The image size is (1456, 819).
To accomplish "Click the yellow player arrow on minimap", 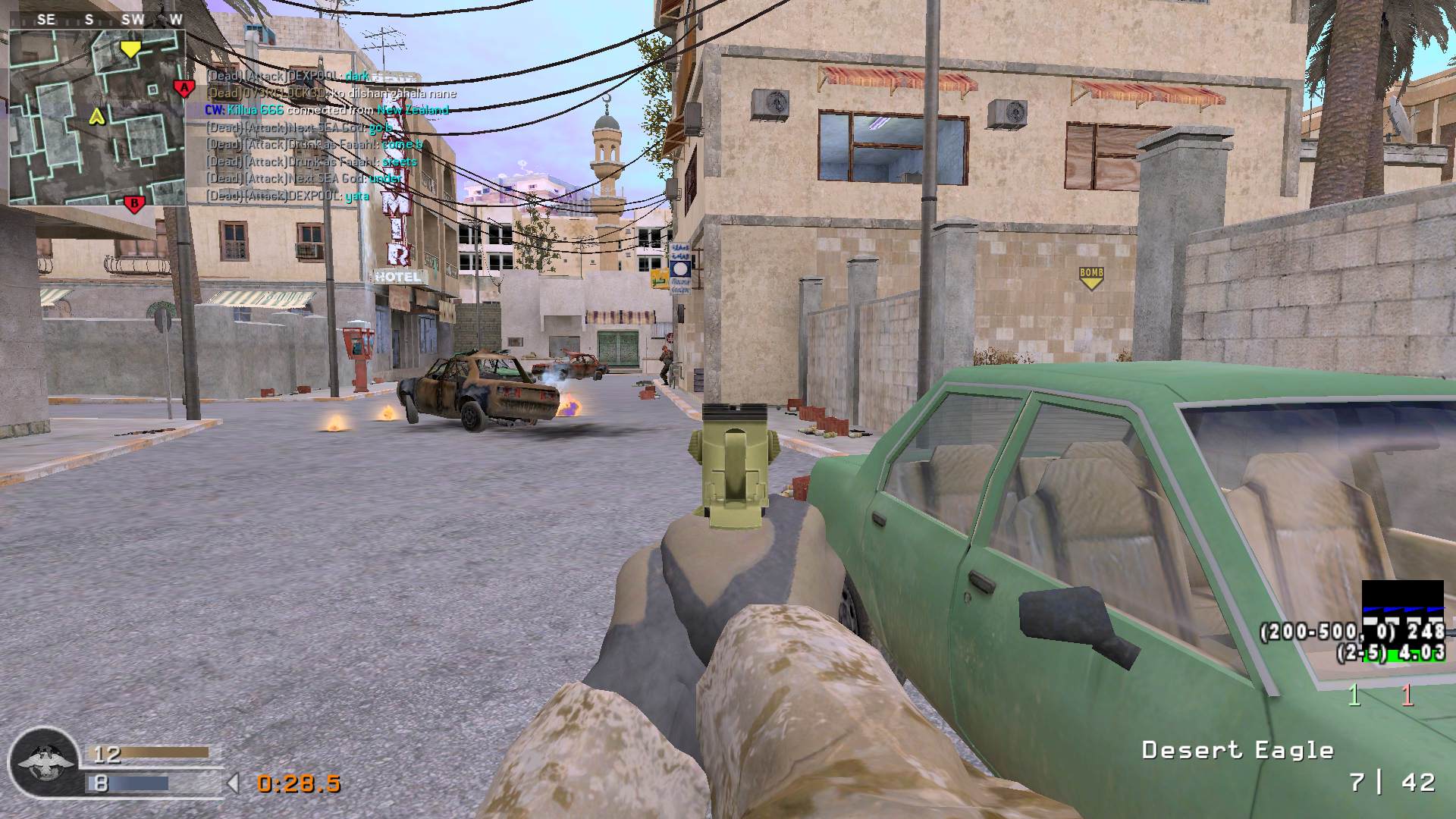I will (96, 116).
